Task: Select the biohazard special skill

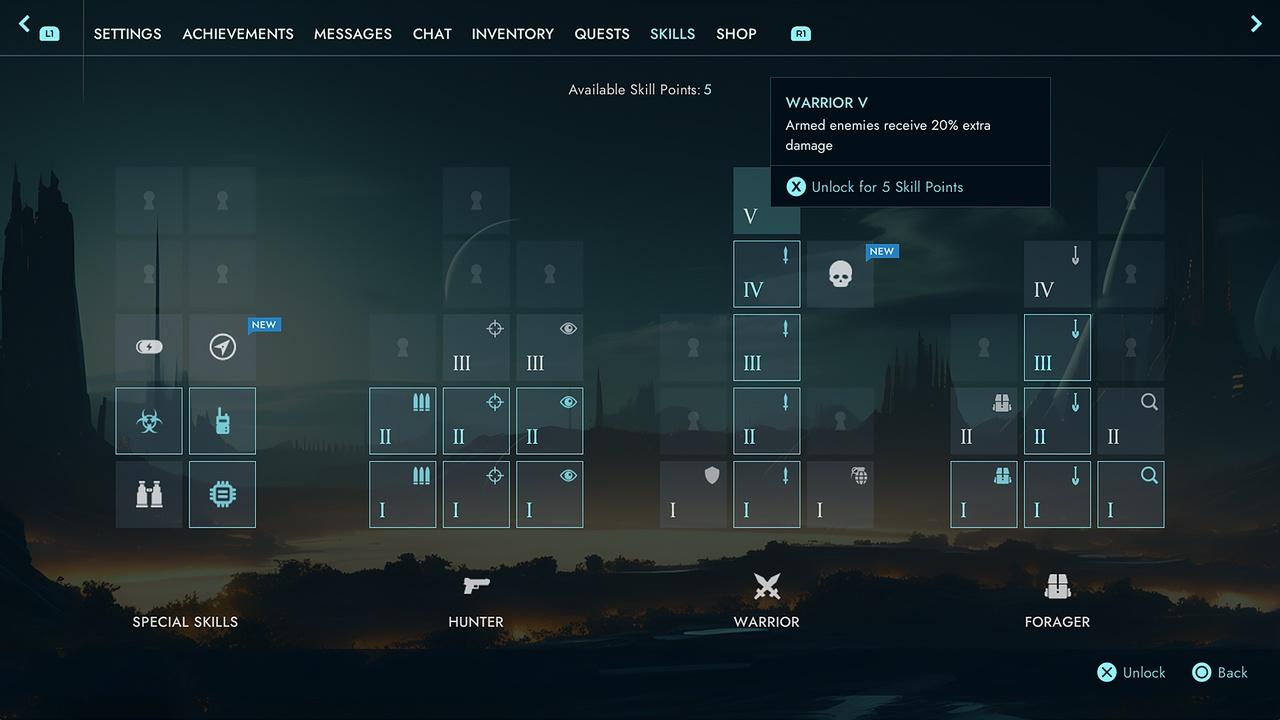Action: pos(149,421)
